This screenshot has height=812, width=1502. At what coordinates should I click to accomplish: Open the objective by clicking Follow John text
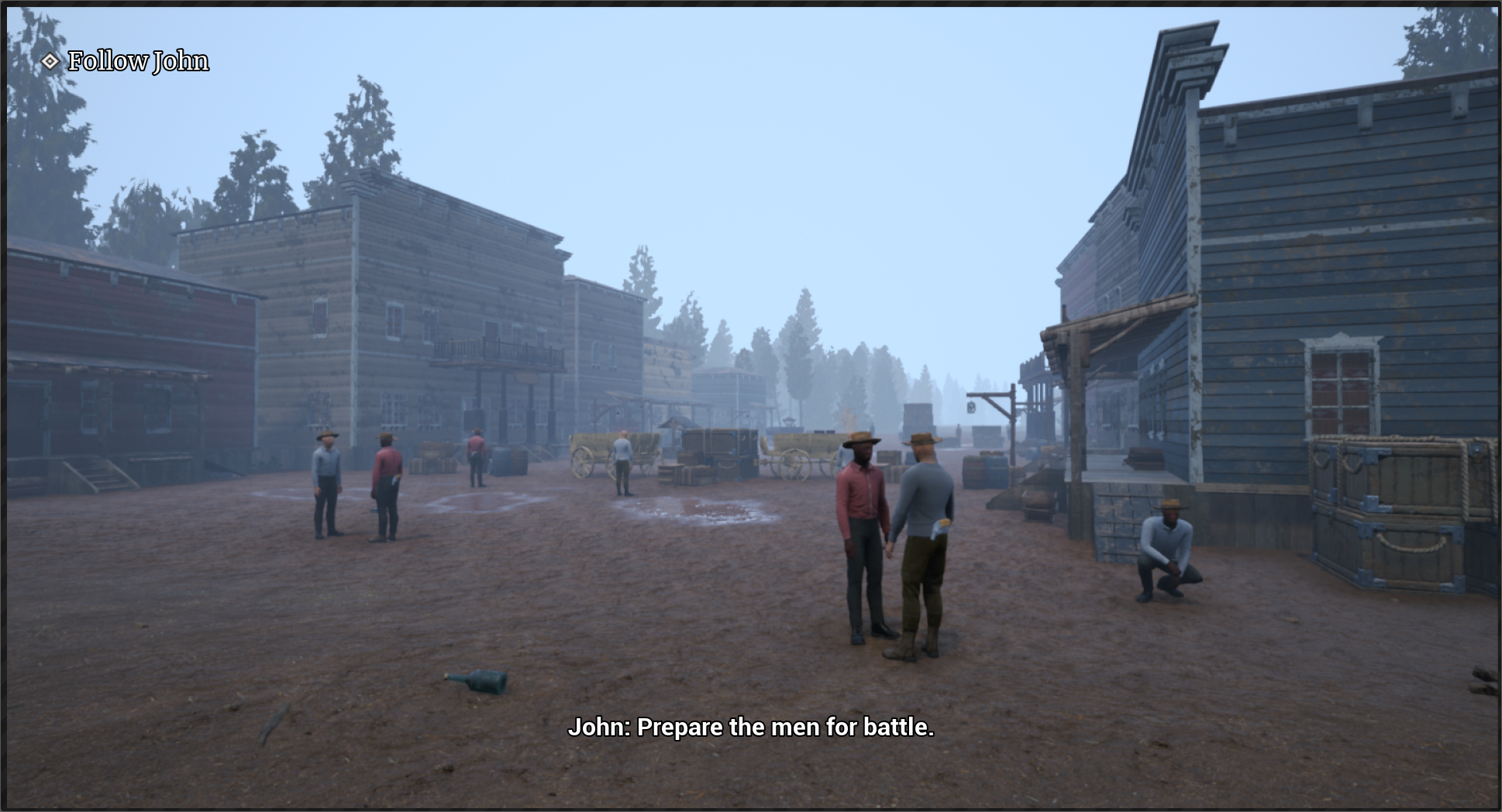[x=138, y=60]
